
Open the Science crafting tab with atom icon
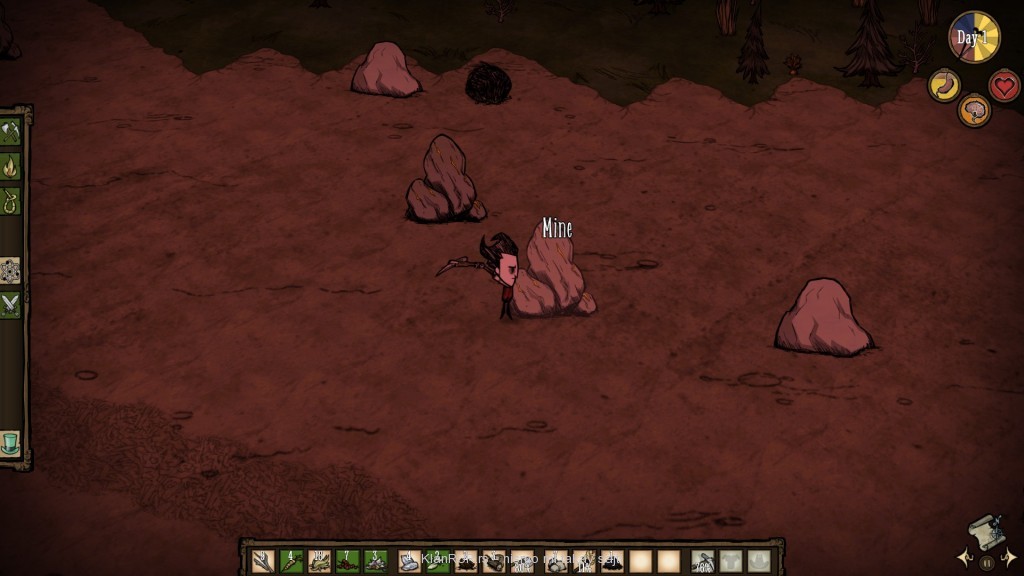click(11, 270)
